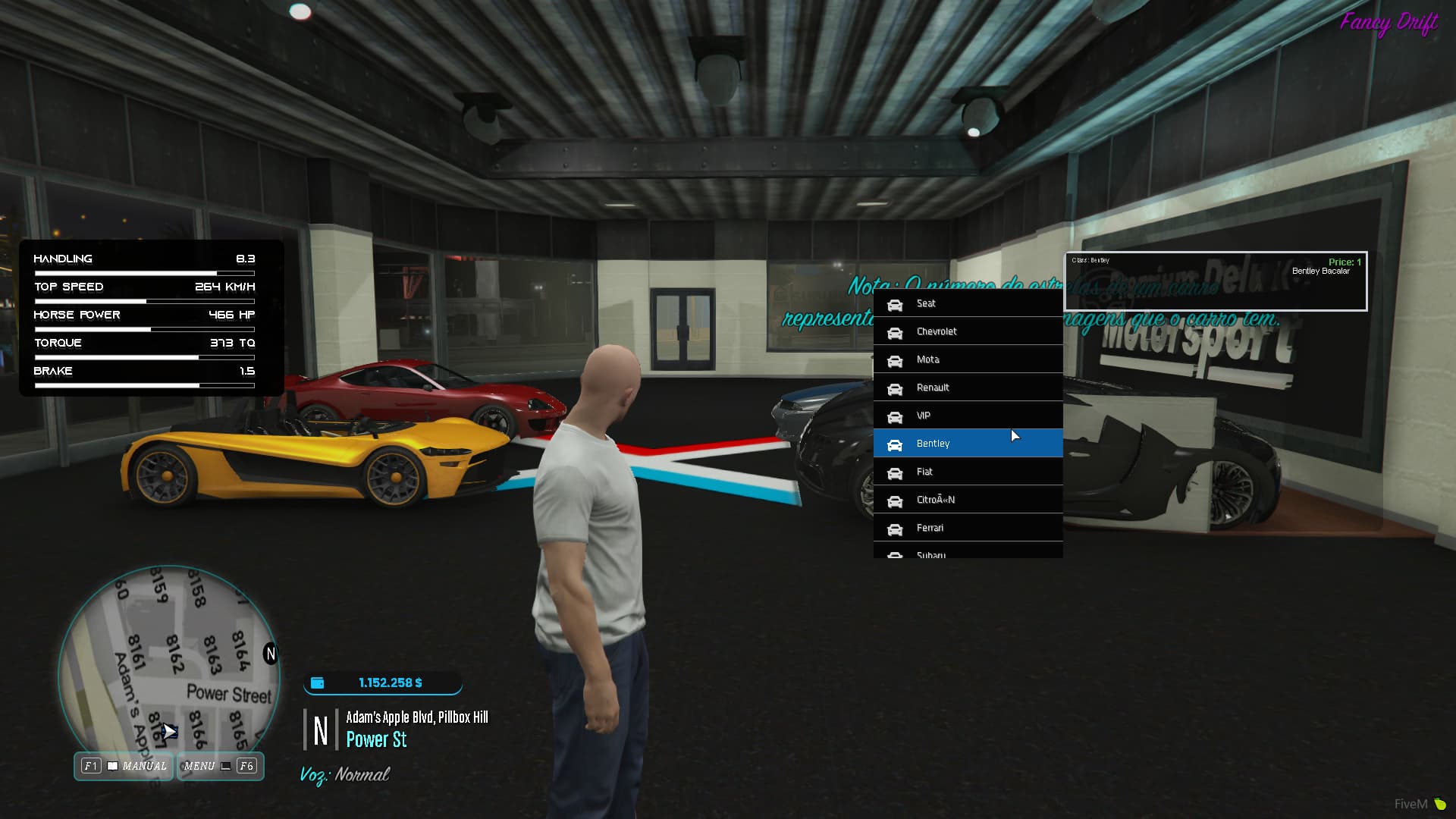This screenshot has width=1456, height=819.
Task: Click the car icon beside VIP
Action: 896,416
